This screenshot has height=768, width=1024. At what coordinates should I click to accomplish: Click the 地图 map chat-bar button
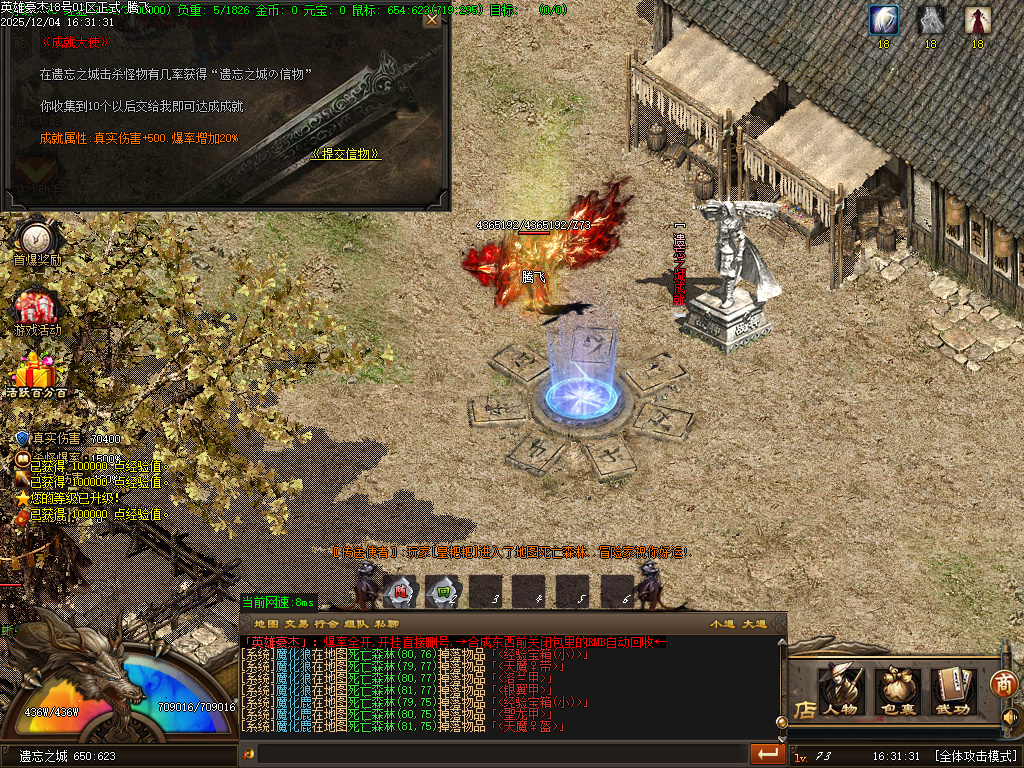[266, 624]
